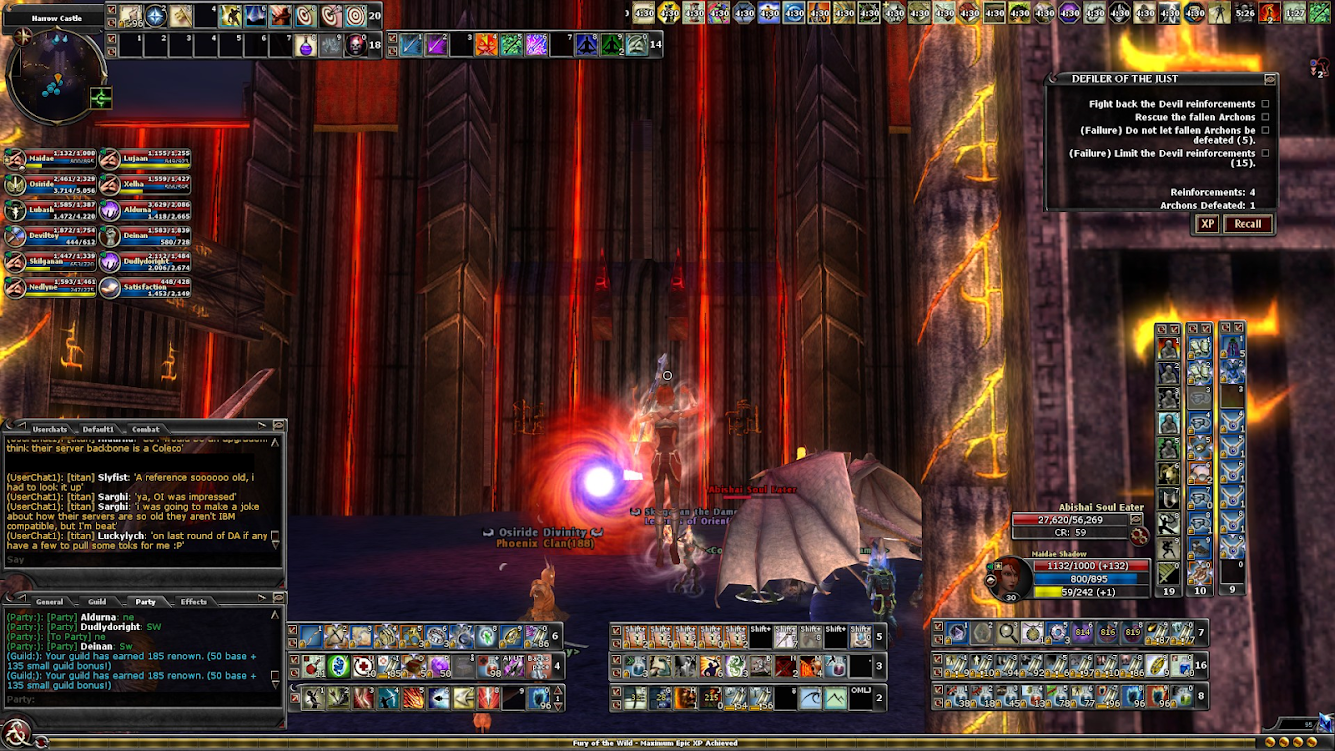Select Satisfaction in the party list
This screenshot has width=1335, height=751.
(x=145, y=288)
